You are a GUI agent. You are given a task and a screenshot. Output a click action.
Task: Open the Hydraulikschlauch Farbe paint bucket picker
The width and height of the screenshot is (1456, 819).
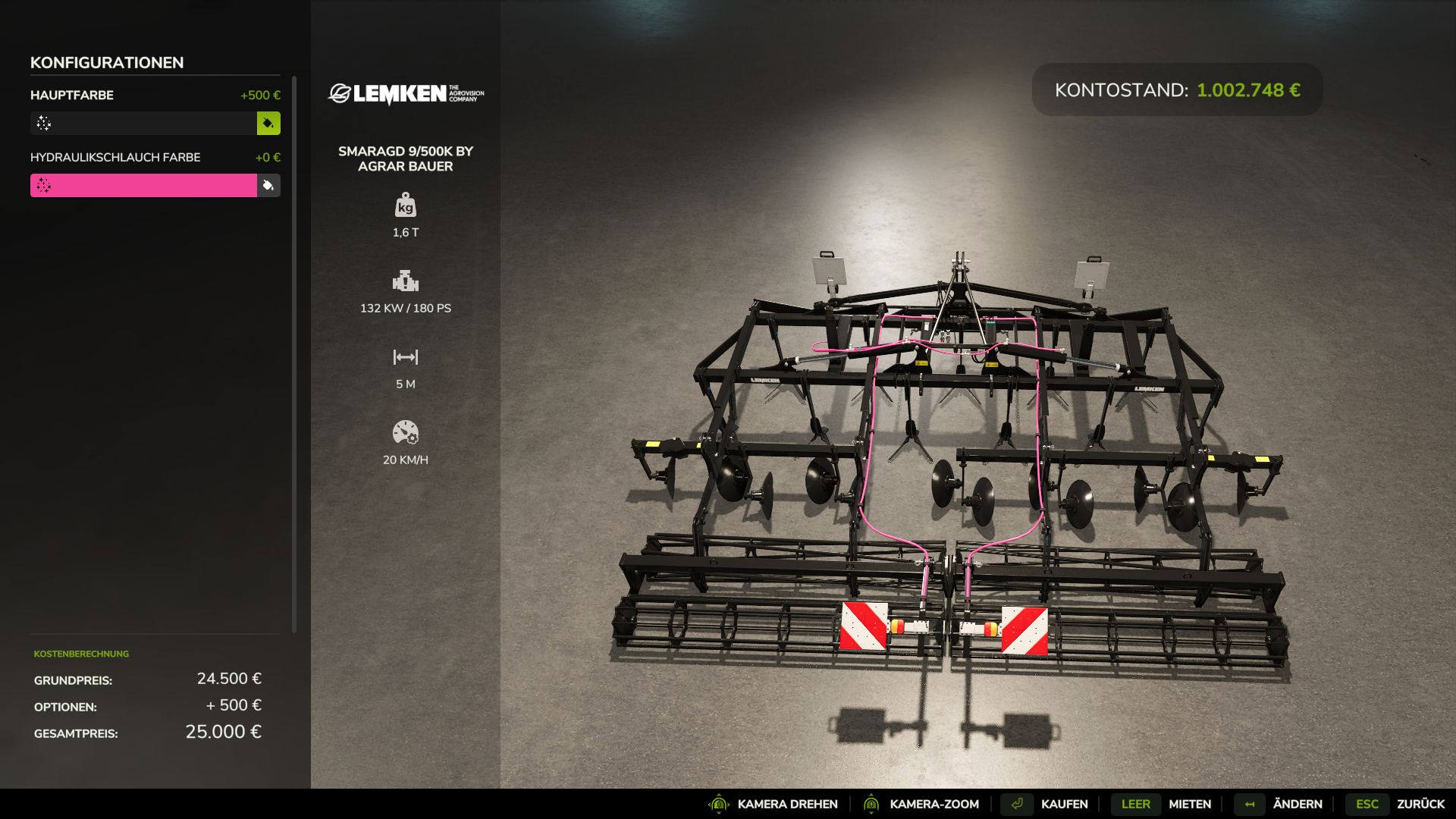(x=268, y=184)
